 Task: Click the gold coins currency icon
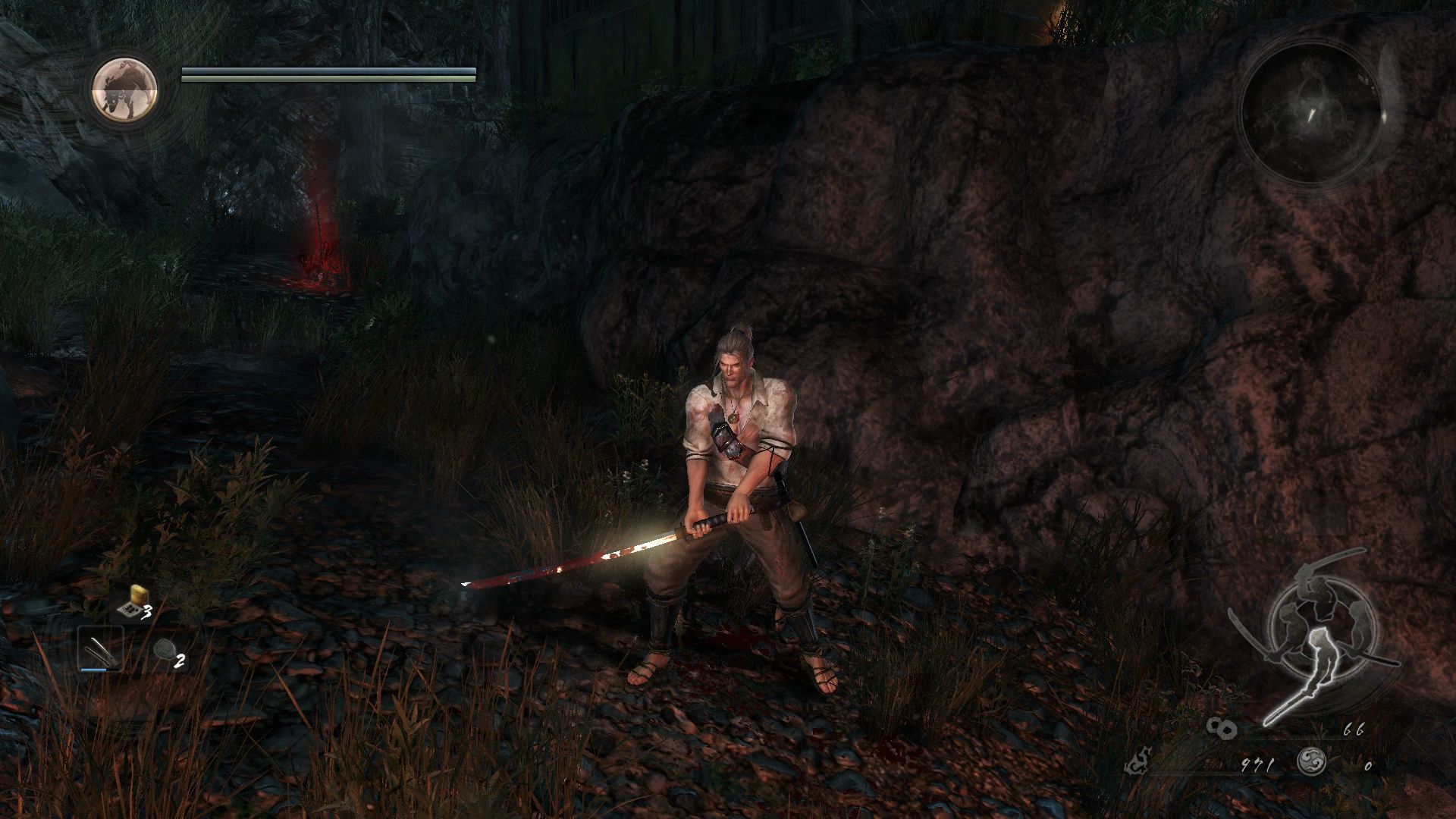1222,729
